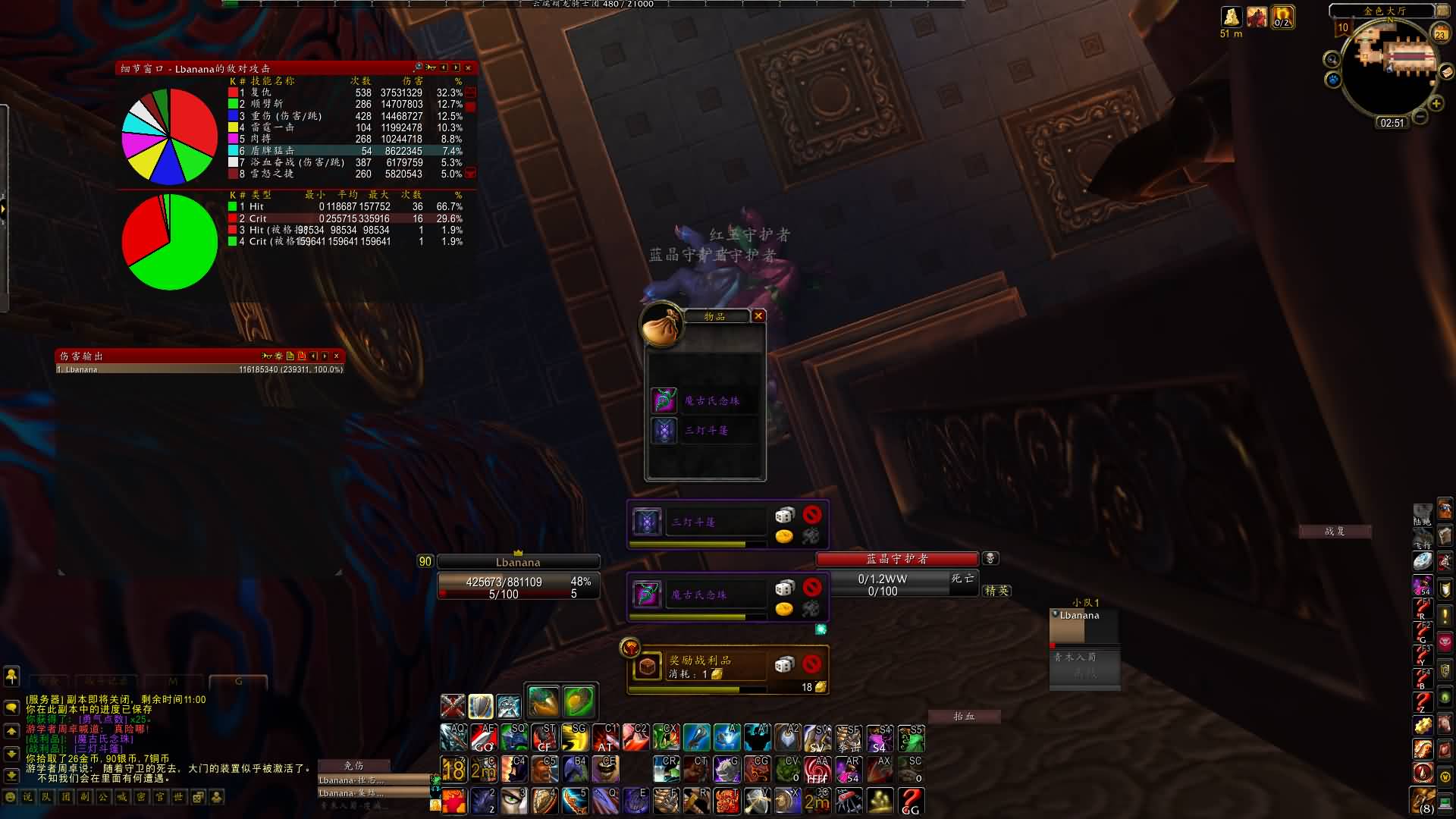This screenshot has width=1456, height=819.
Task: Close the 伤害输出 damage meter window
Action: click(337, 356)
